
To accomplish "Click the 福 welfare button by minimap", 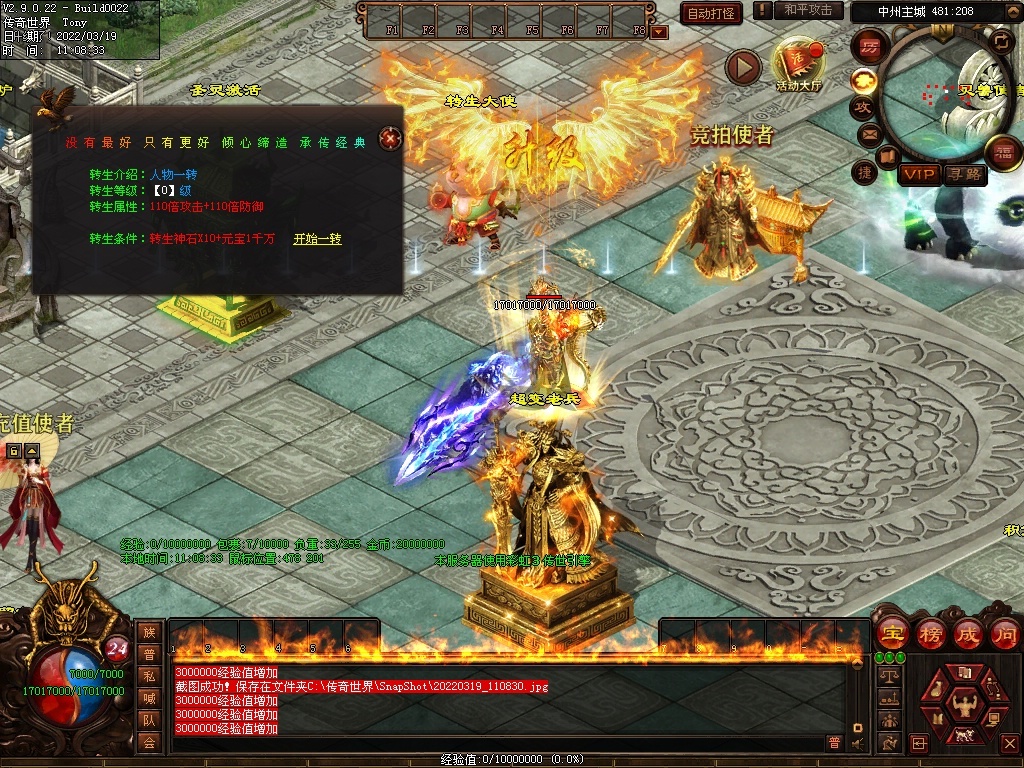I will (1003, 152).
